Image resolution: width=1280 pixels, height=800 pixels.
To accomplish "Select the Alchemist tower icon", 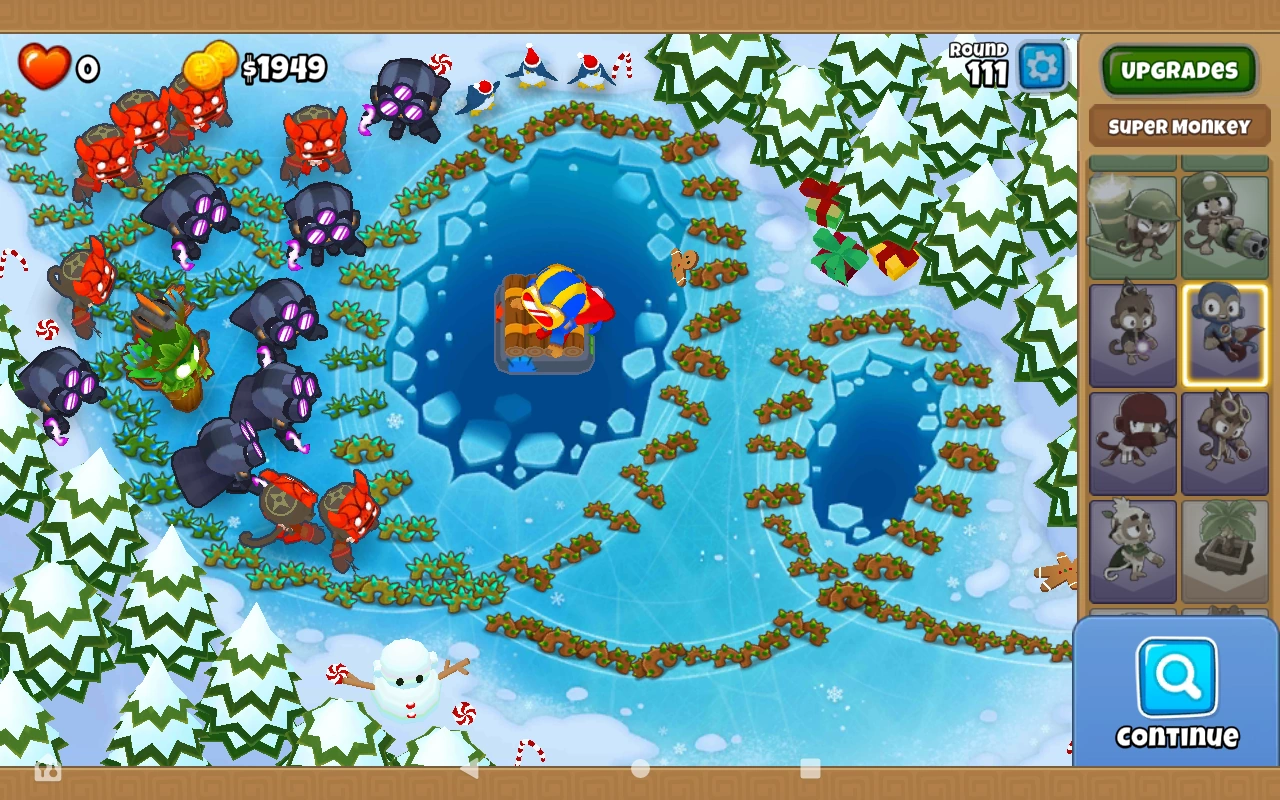I will (1226, 441).
